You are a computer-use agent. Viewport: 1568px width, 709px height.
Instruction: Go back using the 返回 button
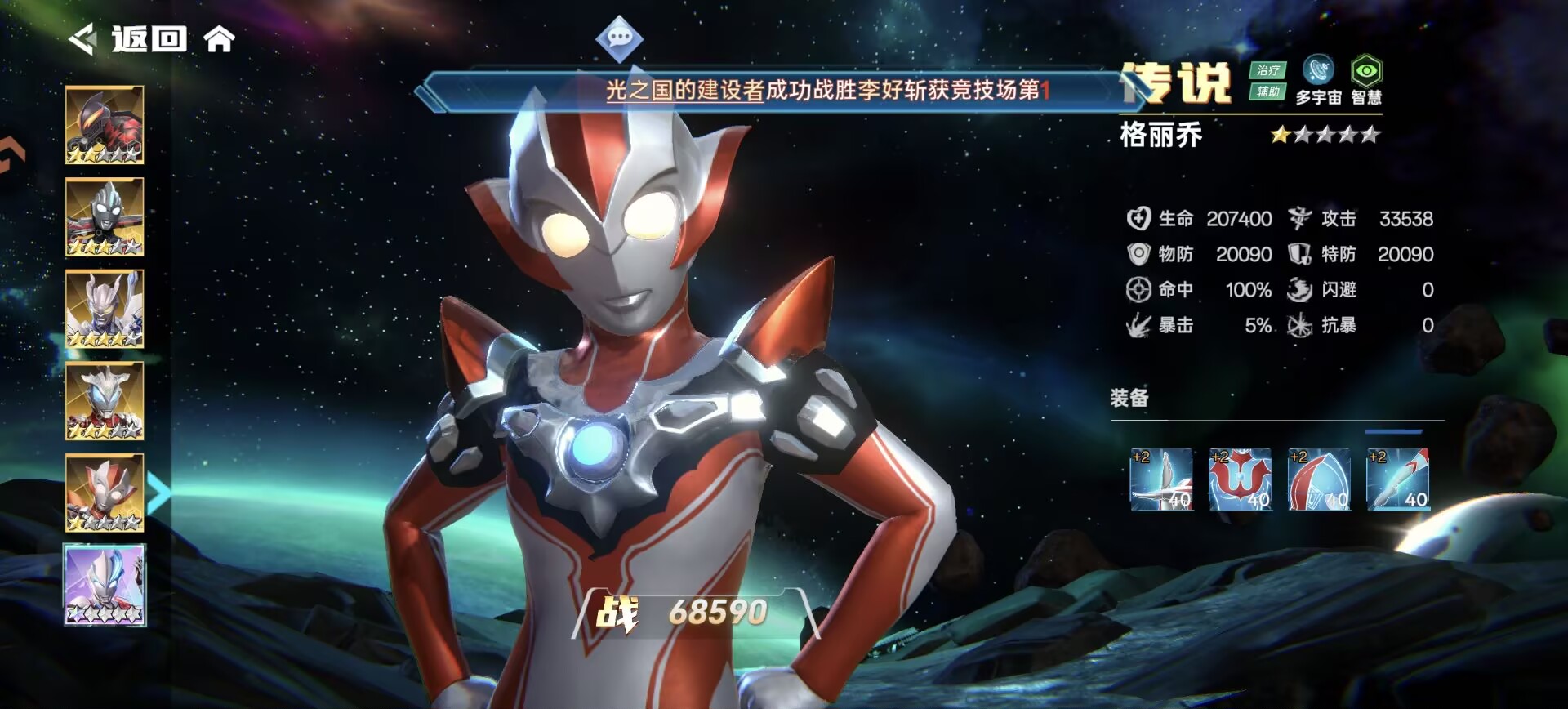[129, 39]
